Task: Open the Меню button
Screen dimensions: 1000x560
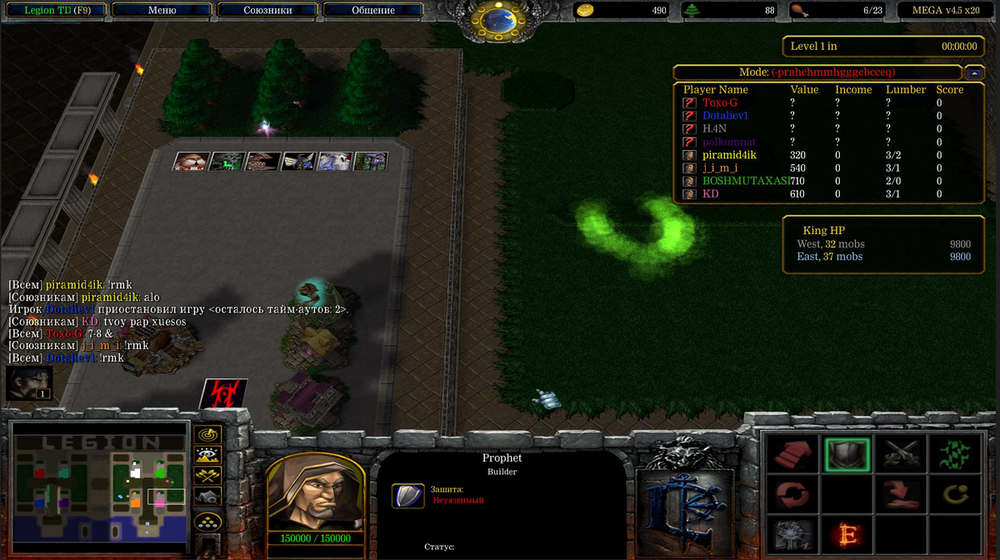Action: [161, 10]
